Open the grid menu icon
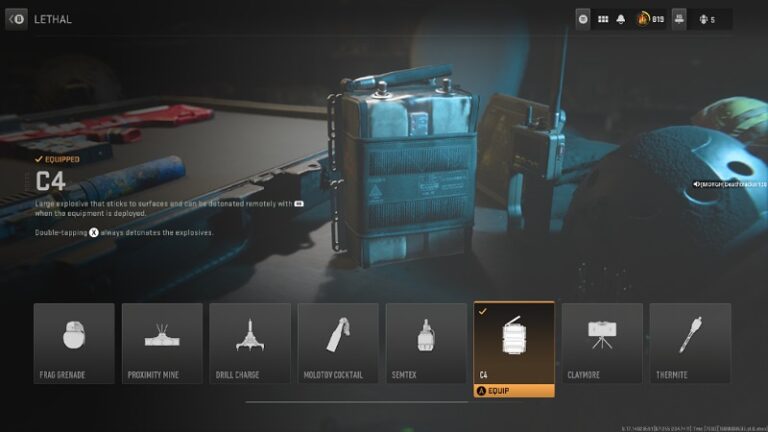Screen dimensions: 768x432 pos(603,19)
